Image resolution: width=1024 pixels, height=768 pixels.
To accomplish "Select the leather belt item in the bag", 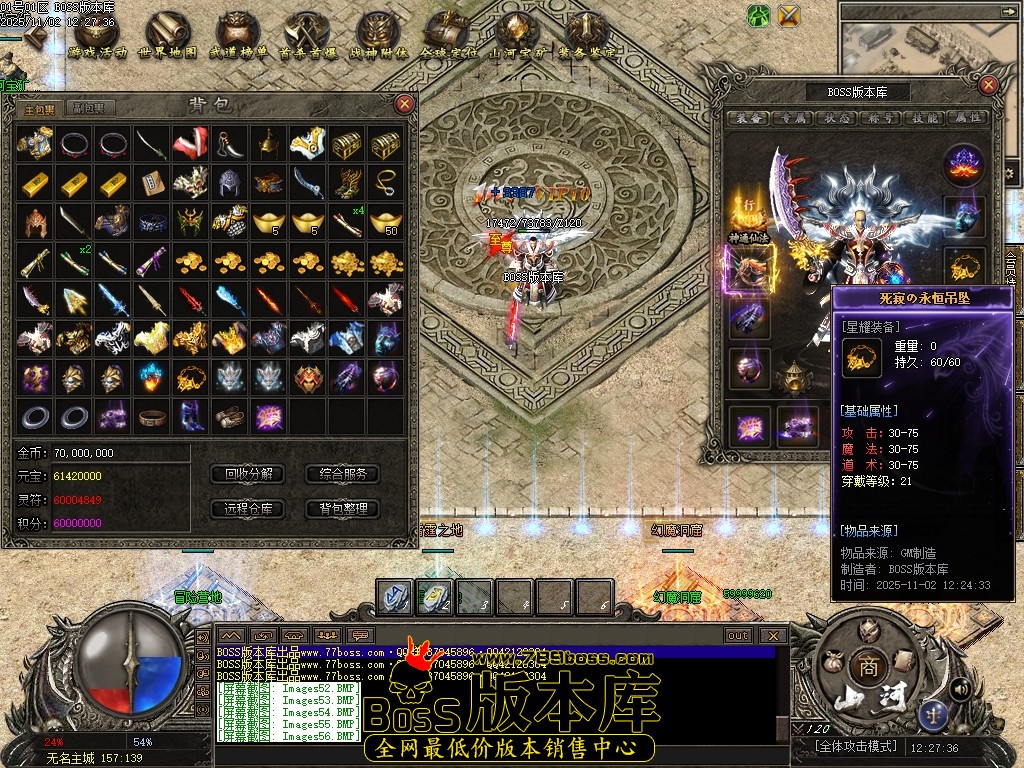I will (151, 415).
